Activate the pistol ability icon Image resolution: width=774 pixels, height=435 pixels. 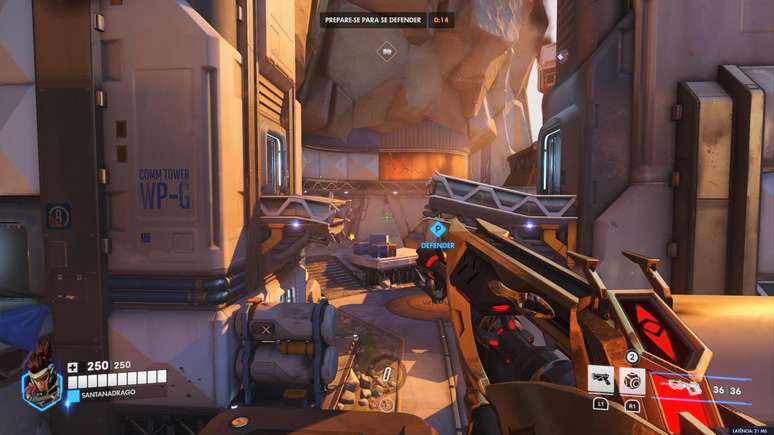[x=601, y=381]
